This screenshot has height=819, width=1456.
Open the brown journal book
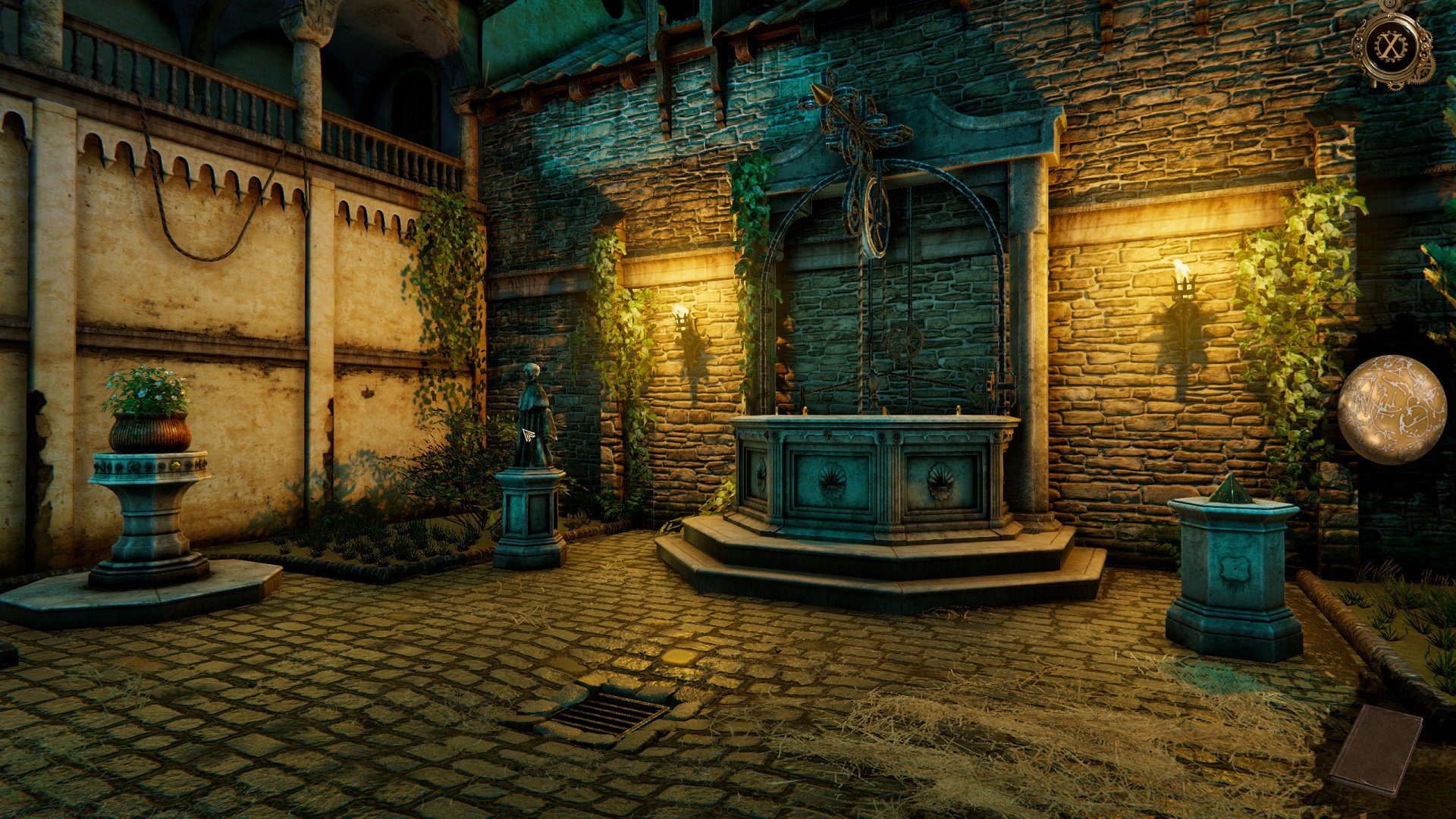(1375, 749)
